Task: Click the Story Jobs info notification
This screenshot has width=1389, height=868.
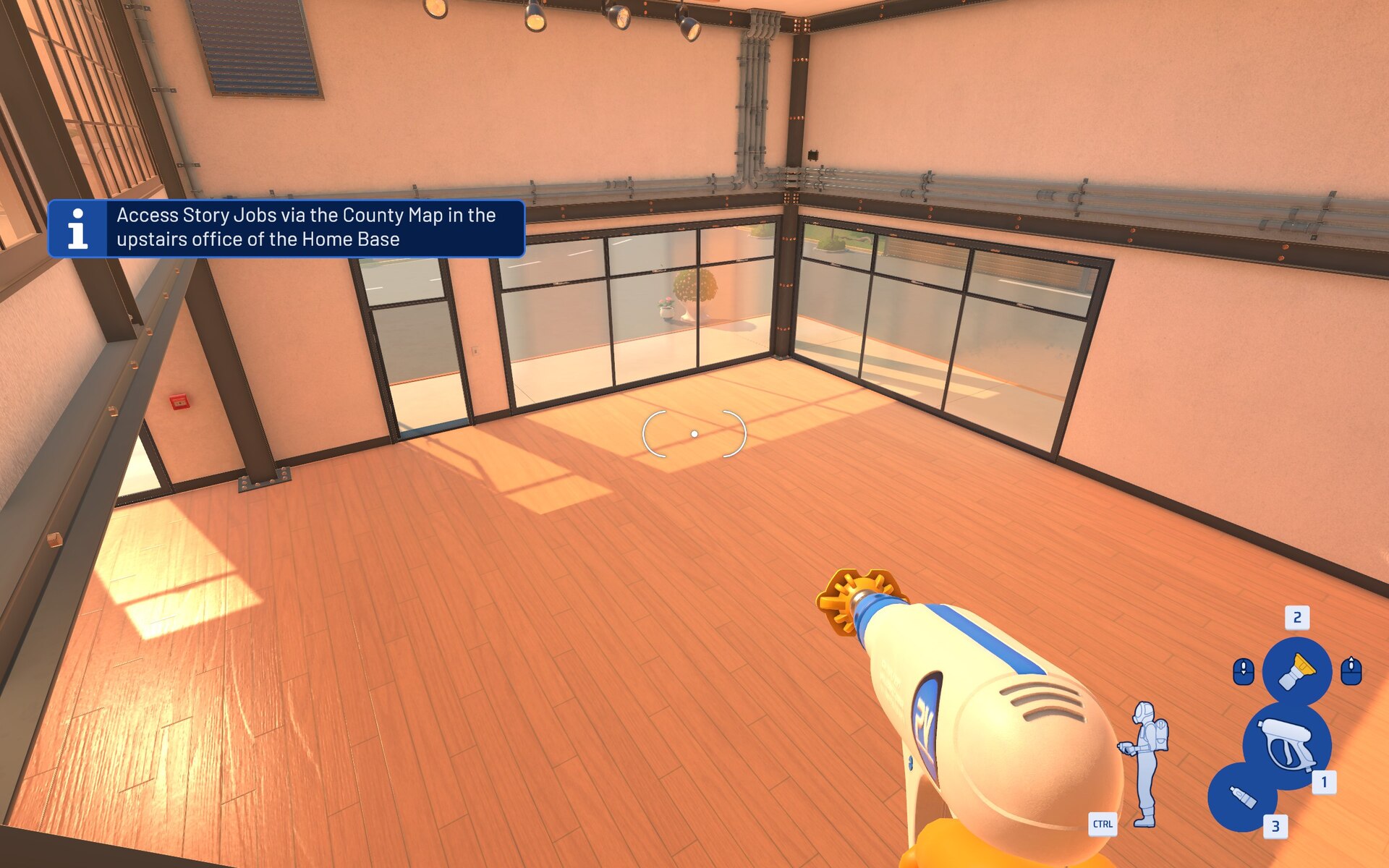Action: [x=286, y=228]
